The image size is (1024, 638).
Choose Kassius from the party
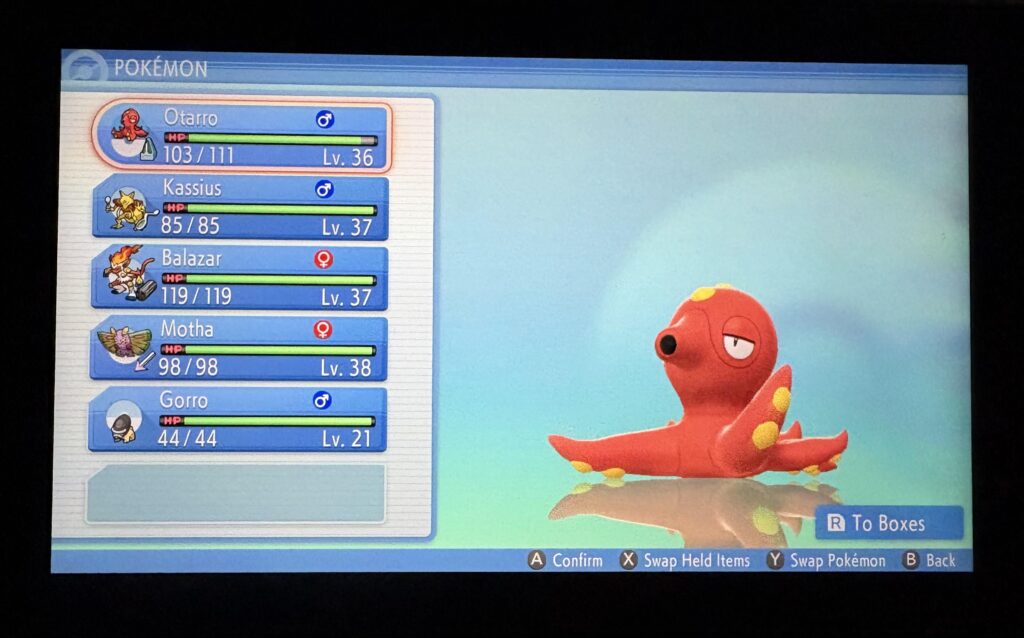240,207
